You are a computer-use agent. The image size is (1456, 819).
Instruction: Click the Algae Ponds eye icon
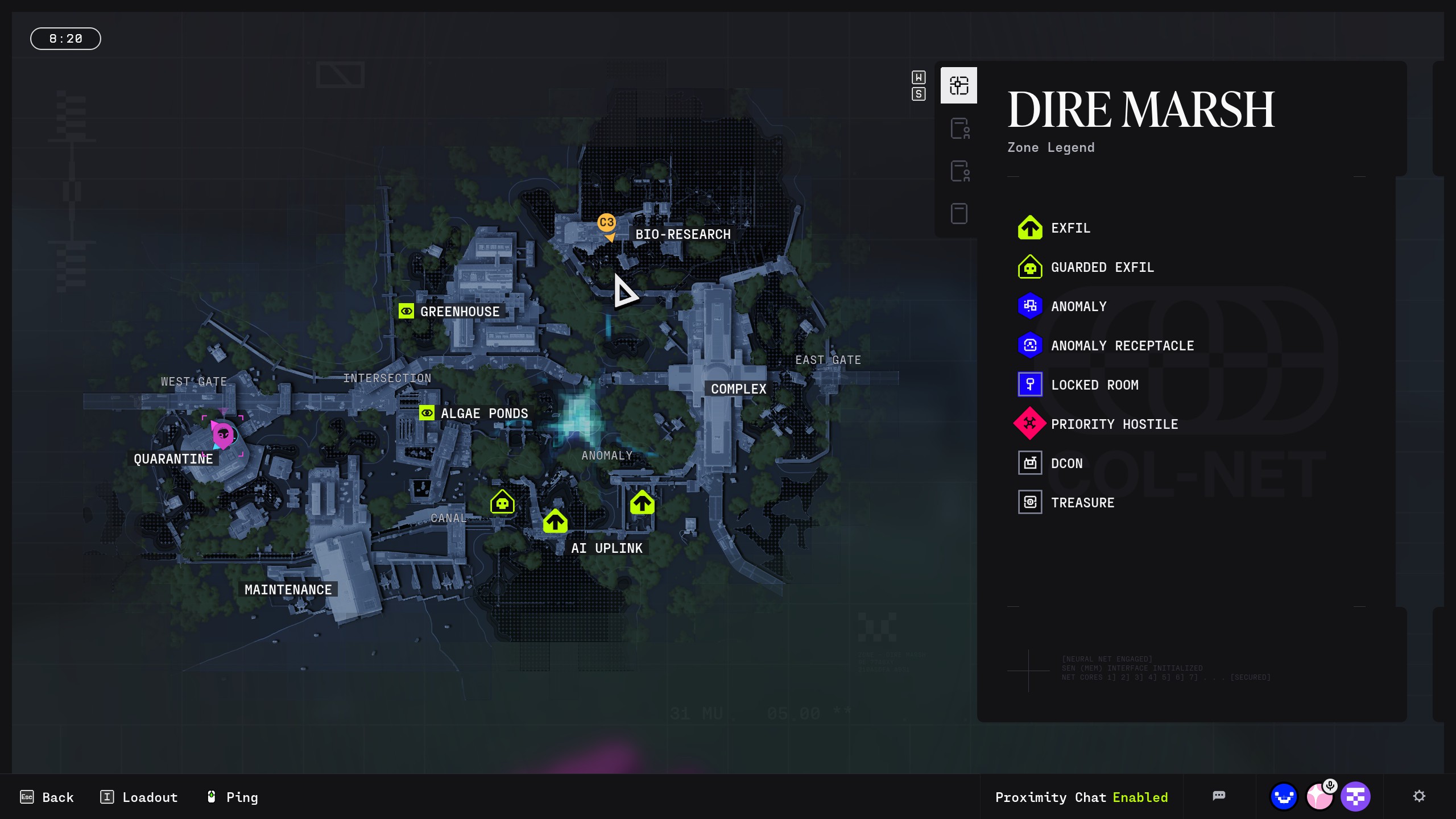pos(427,413)
